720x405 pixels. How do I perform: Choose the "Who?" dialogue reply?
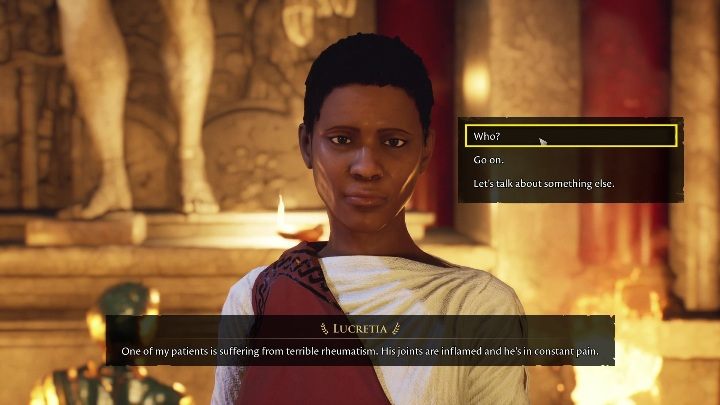[486, 136]
